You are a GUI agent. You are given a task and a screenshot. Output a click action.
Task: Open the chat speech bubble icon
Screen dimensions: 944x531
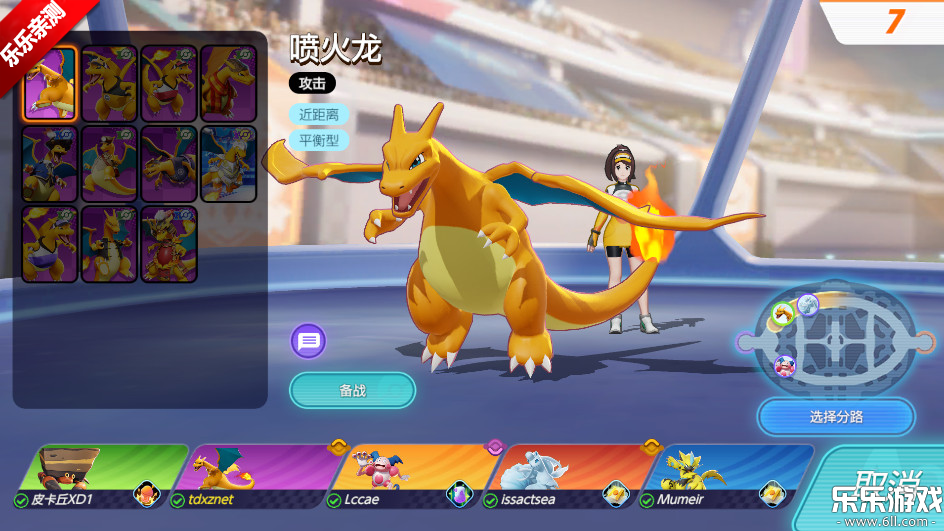click(309, 341)
